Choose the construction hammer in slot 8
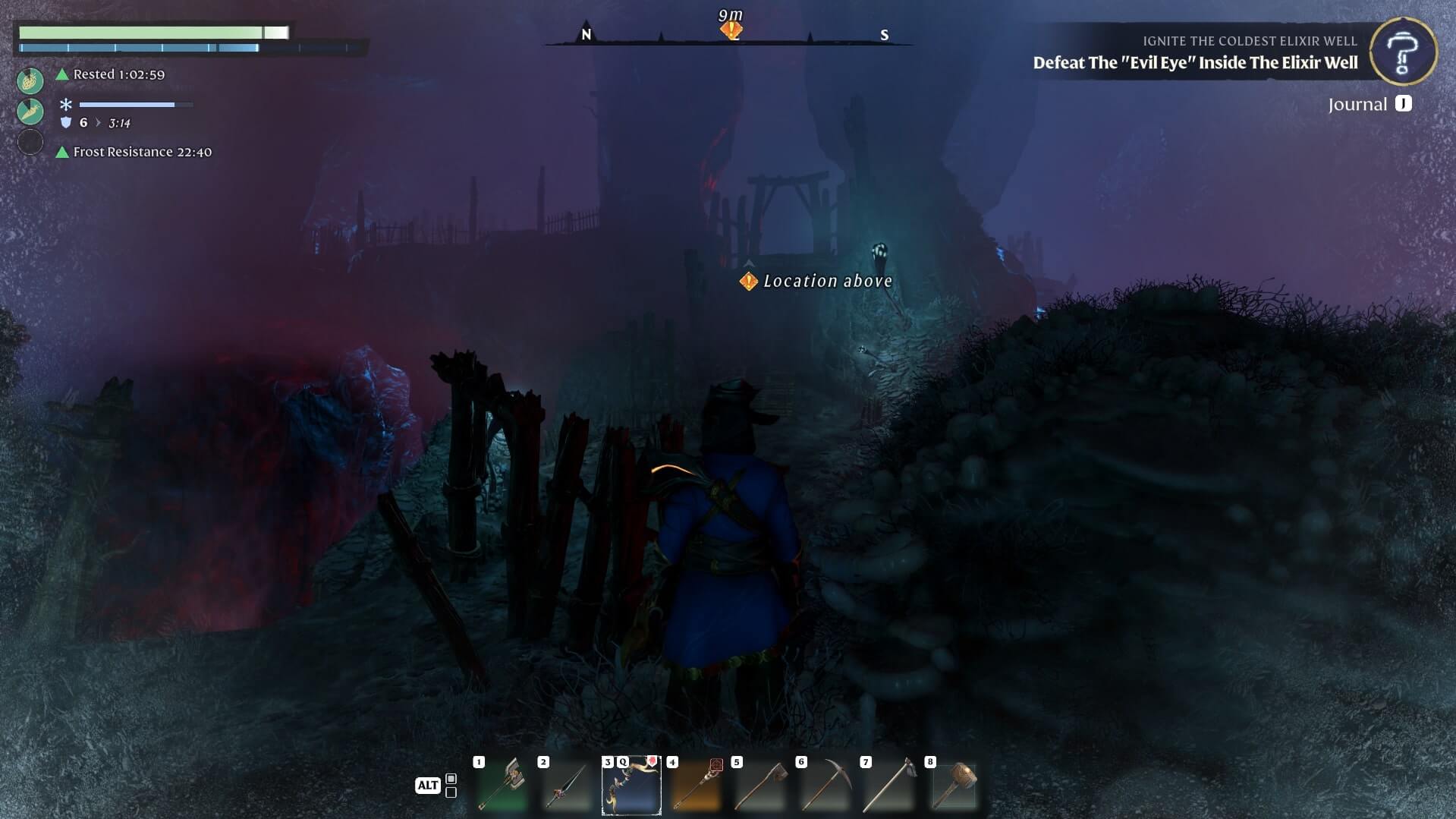Image resolution: width=1456 pixels, height=819 pixels. pyautogui.click(x=954, y=785)
